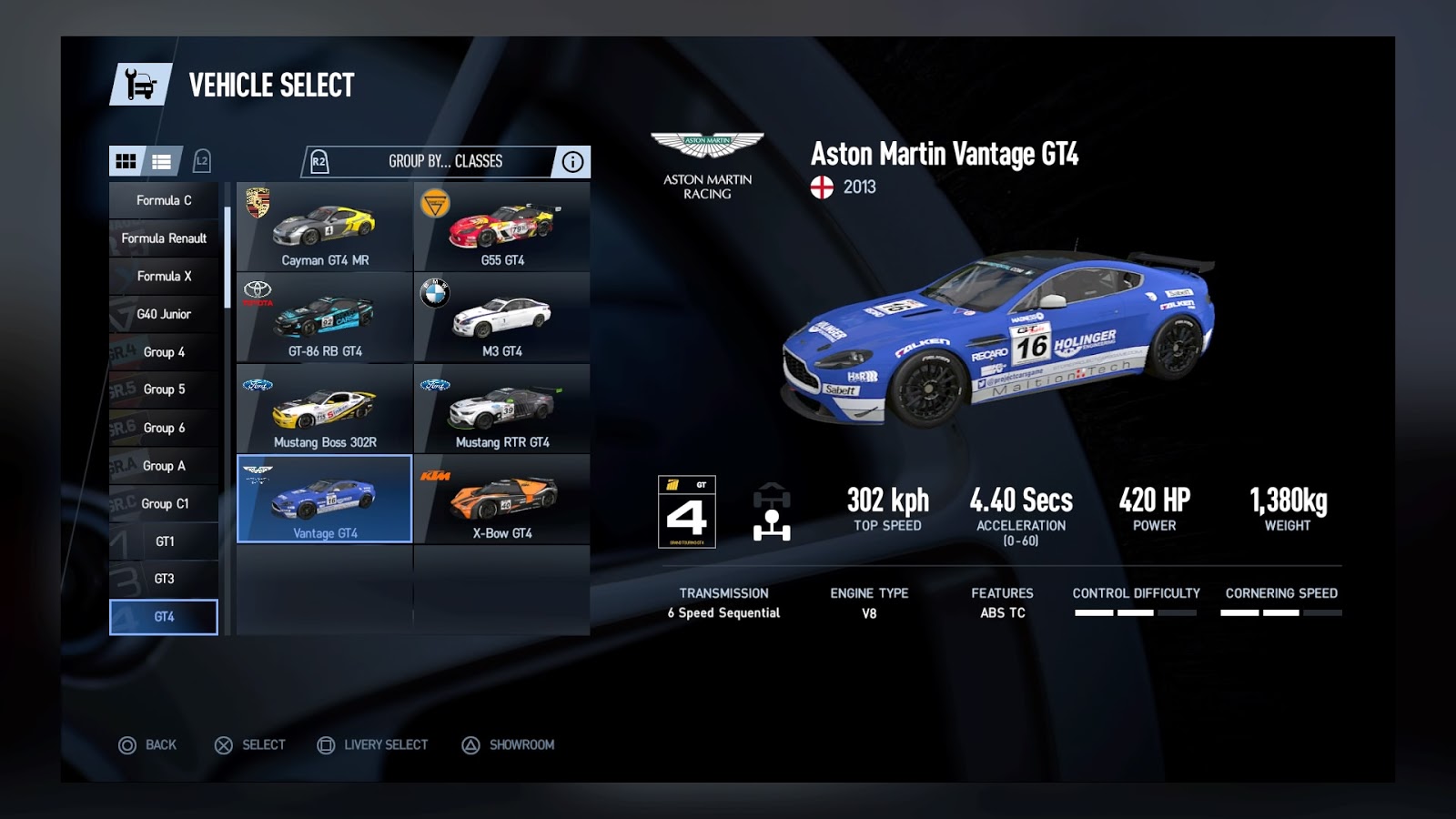1456x819 pixels.
Task: Switch to list view layout
Action: (162, 161)
